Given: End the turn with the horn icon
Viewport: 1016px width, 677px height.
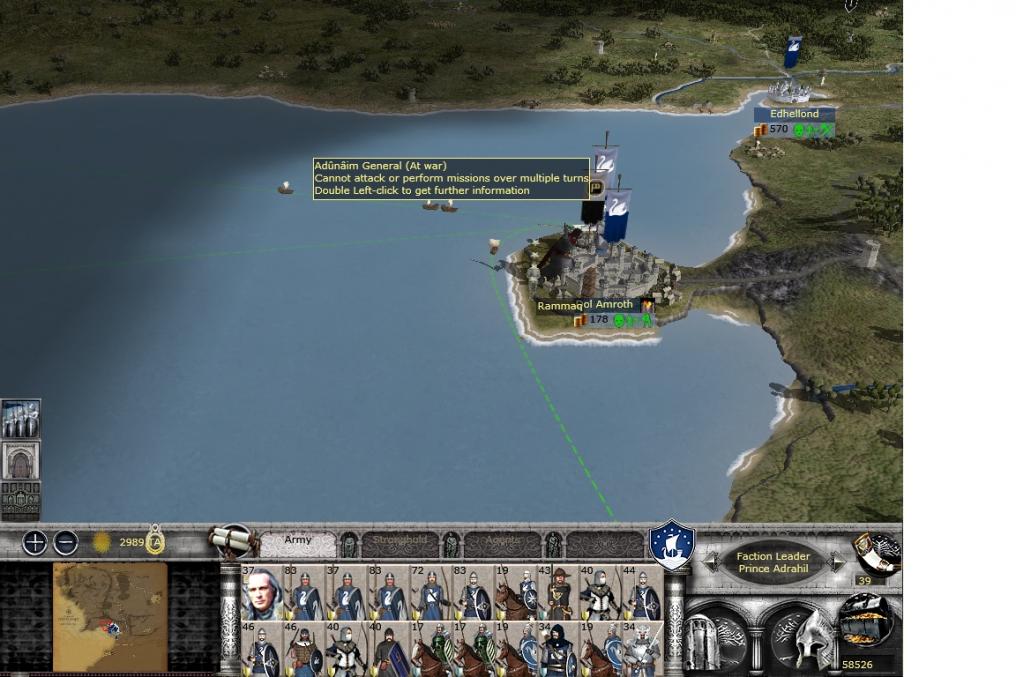Looking at the screenshot, I should tap(876, 553).
